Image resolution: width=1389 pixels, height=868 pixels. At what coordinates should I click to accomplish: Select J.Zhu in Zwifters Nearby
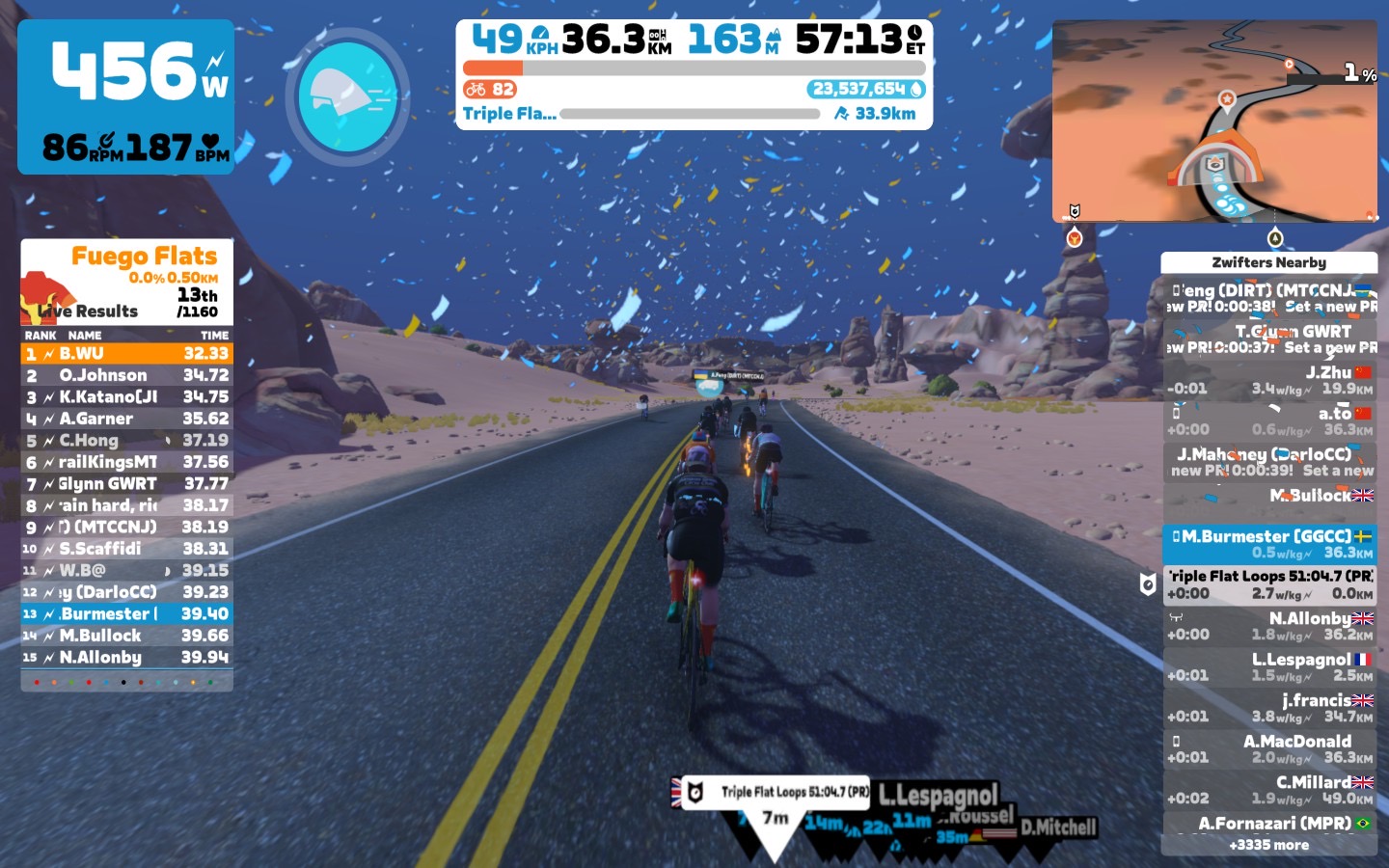click(x=1269, y=380)
